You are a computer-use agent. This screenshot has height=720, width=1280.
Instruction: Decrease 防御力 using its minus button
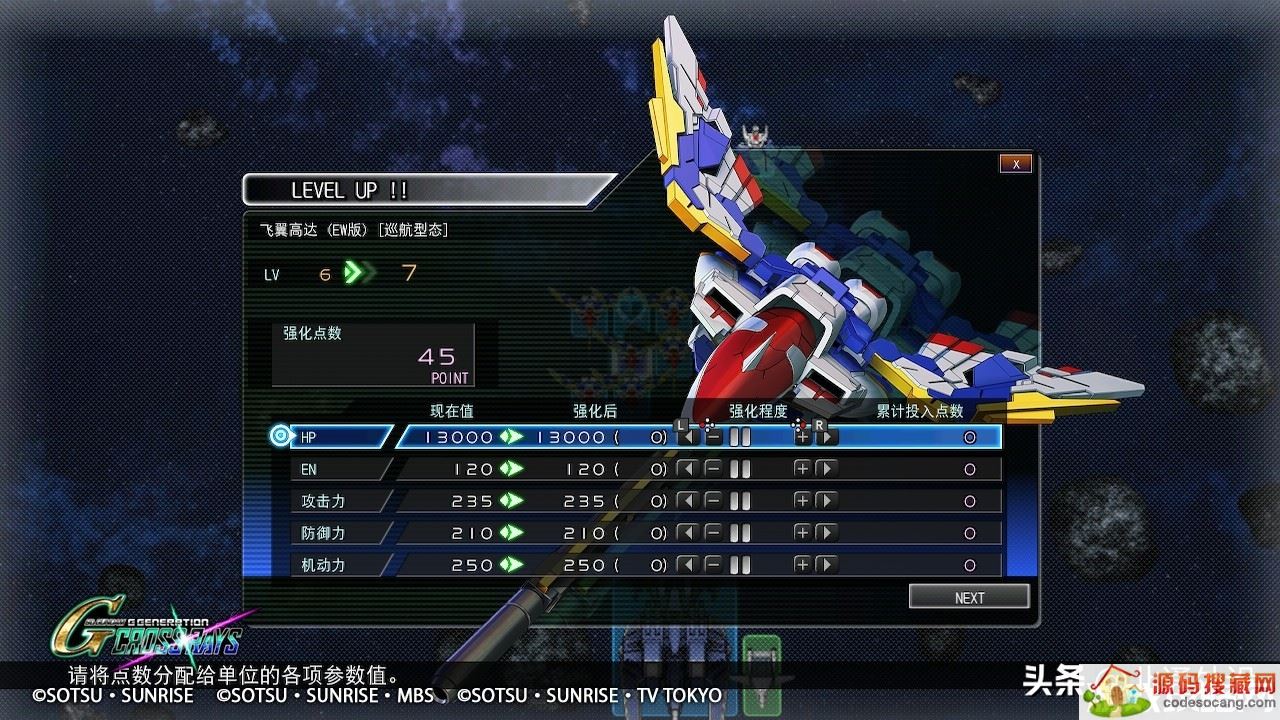tap(713, 533)
